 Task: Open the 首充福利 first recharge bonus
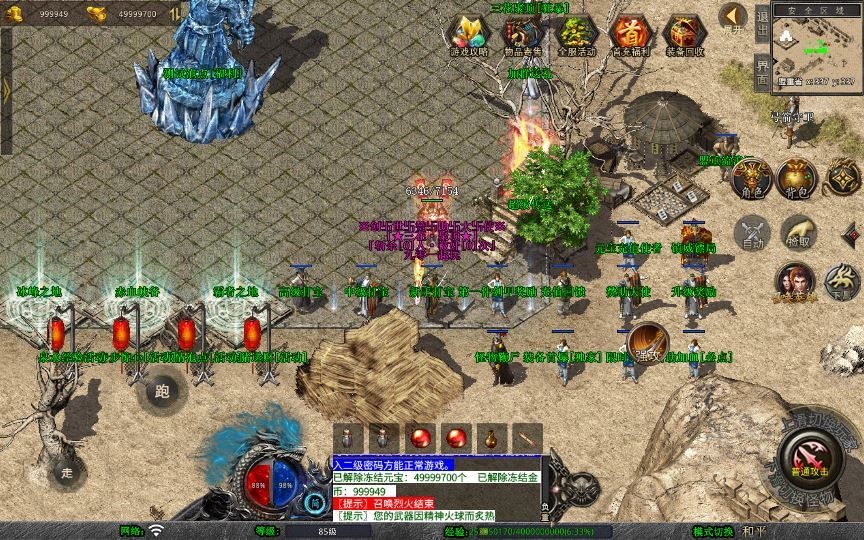coord(629,33)
